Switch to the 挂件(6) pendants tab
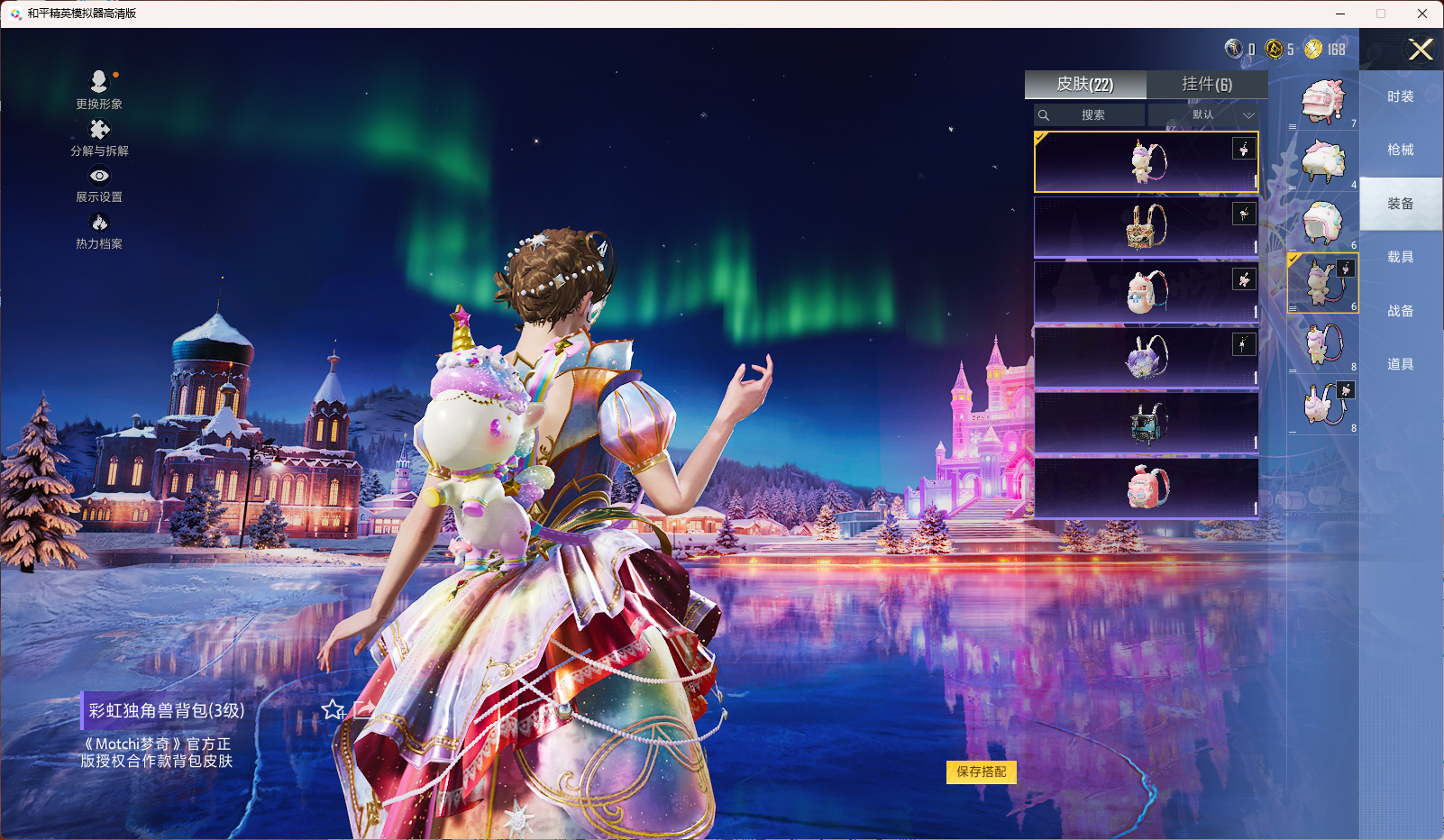1444x840 pixels. click(x=1207, y=85)
